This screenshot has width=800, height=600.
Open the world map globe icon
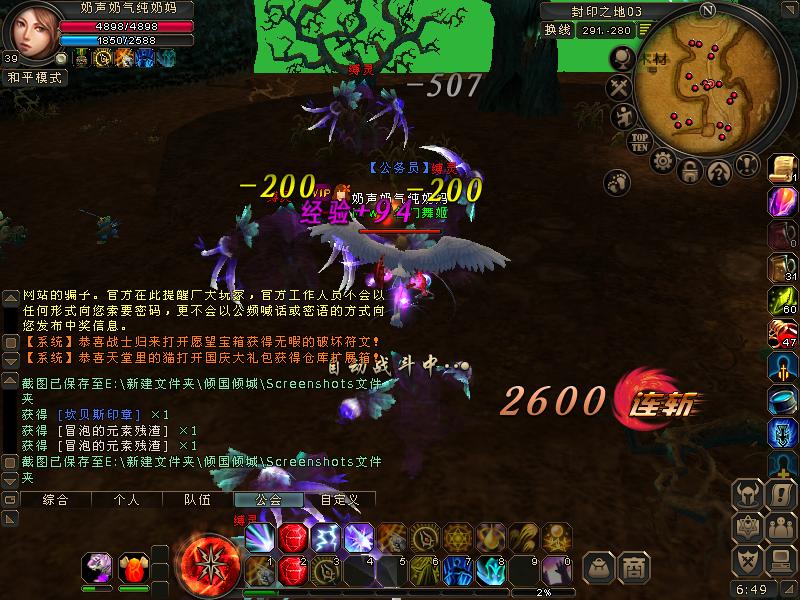(621, 59)
